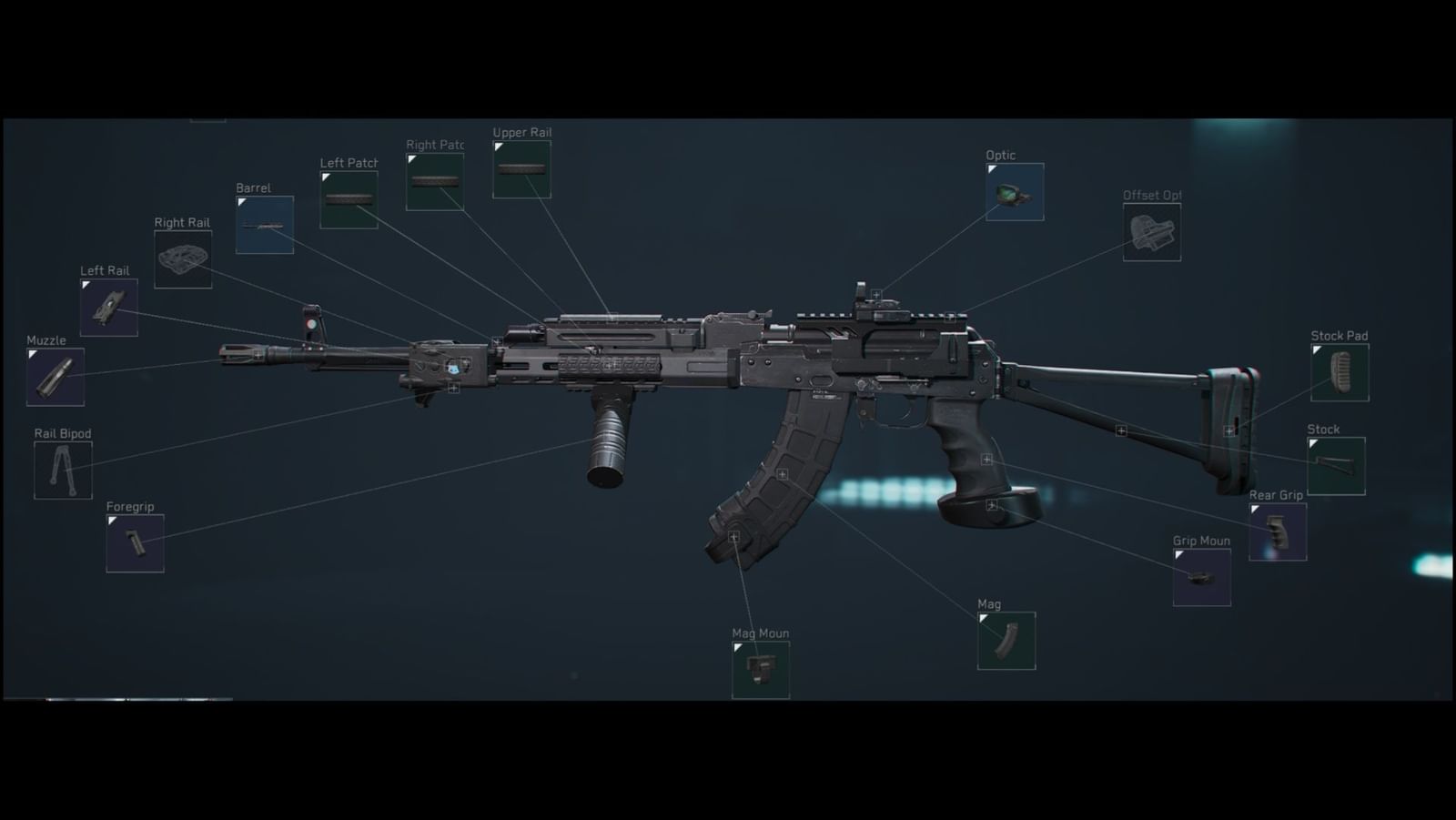
Task: Select the Barrel attachment slot
Action: pos(263,225)
